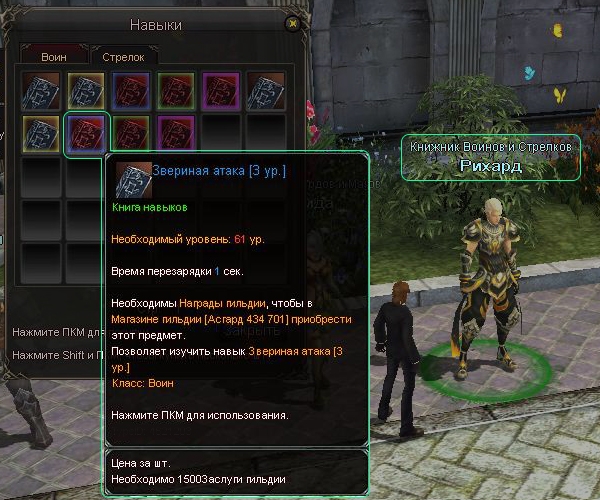The height and width of the screenshot is (500, 600).
Task: Select the highlighted Звериная атака skill book
Action: 85,135
